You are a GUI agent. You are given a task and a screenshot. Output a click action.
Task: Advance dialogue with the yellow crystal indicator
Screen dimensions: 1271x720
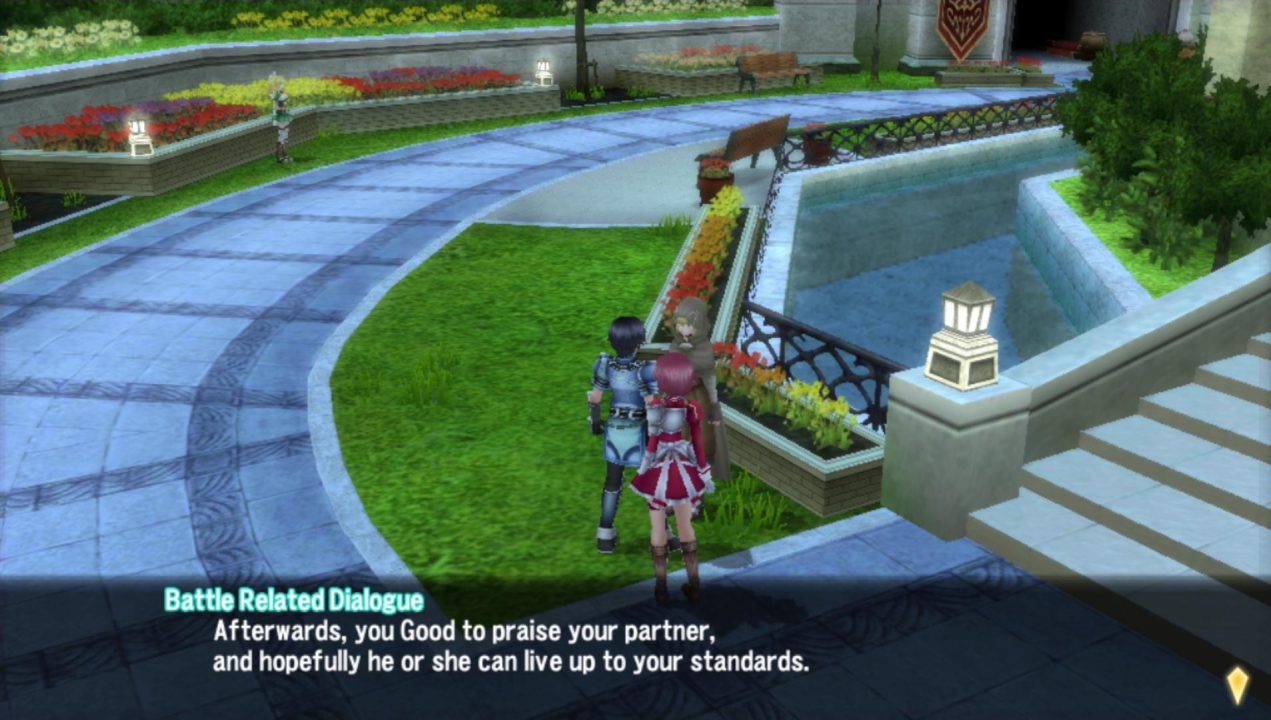1237,684
